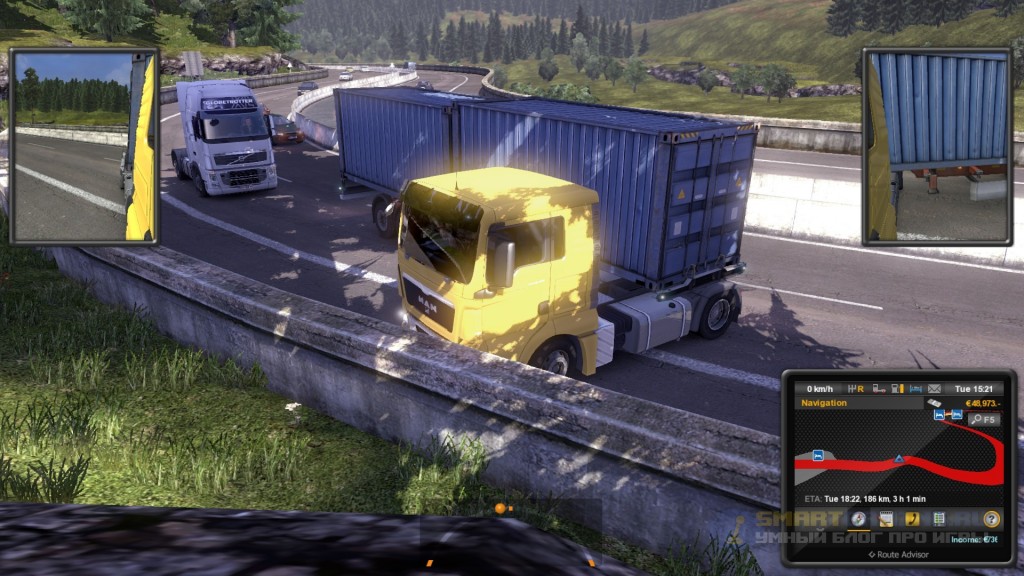This screenshot has height=576, width=1024.
Task: Switch to the job notepad tab
Action: click(885, 519)
